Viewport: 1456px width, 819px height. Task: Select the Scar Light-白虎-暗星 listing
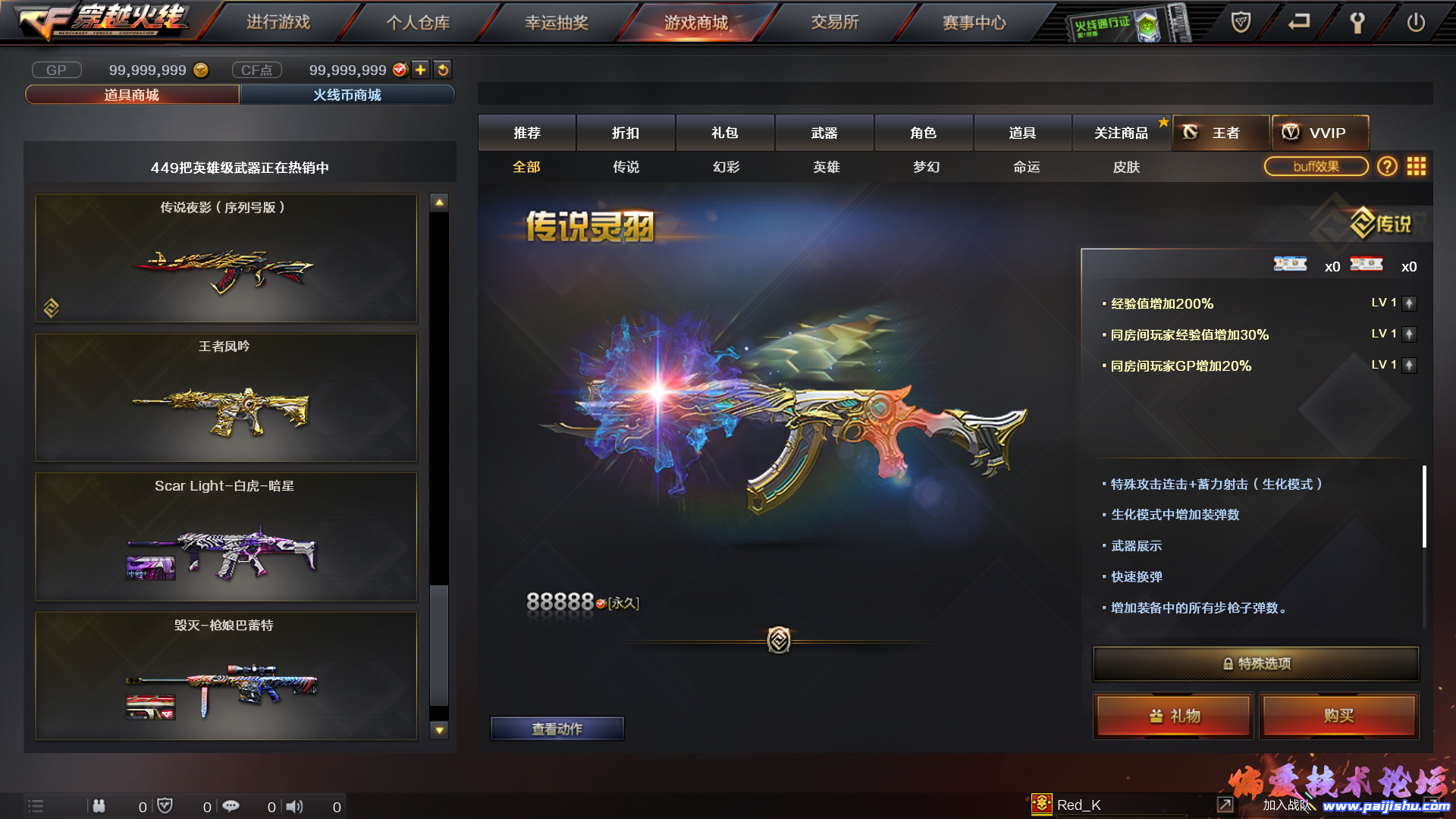coord(226,537)
